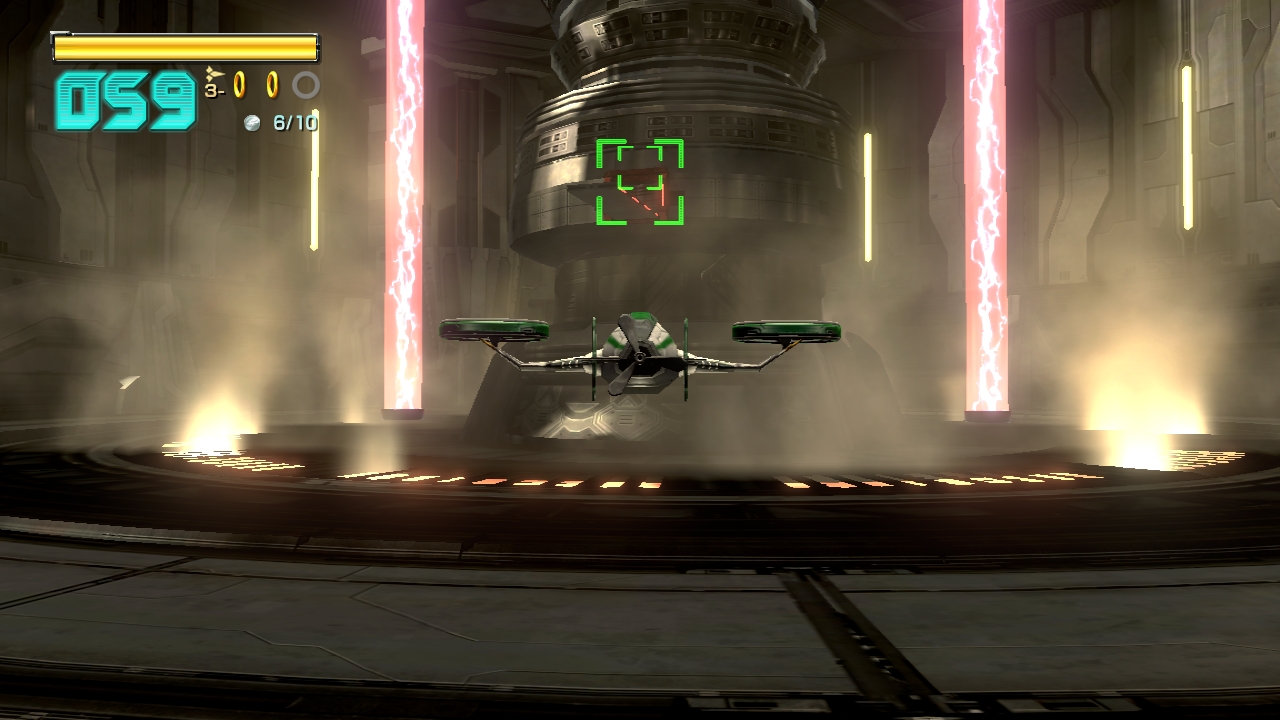Click the empty gray ring slot

coord(306,86)
